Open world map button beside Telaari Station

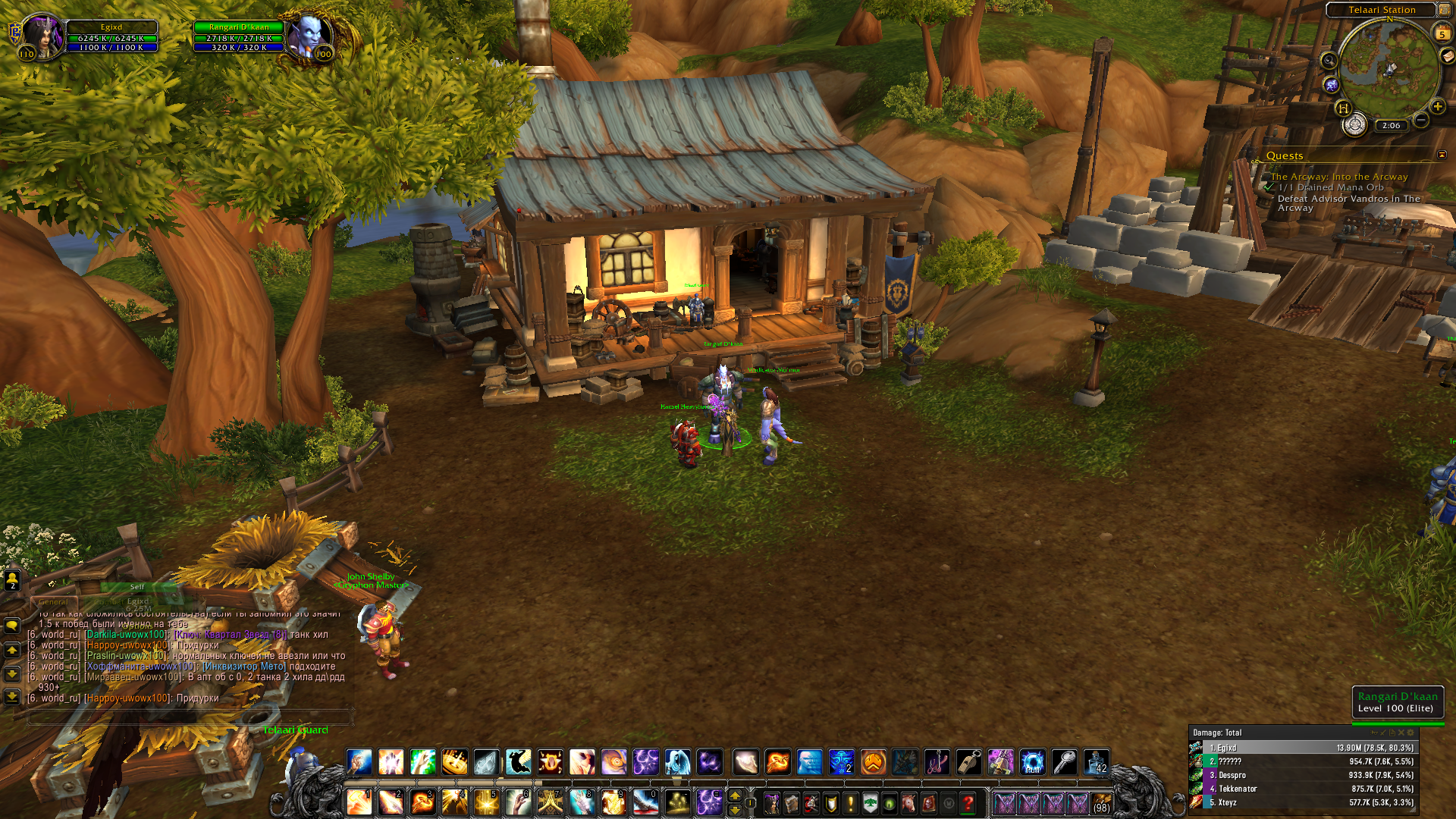click(1444, 10)
